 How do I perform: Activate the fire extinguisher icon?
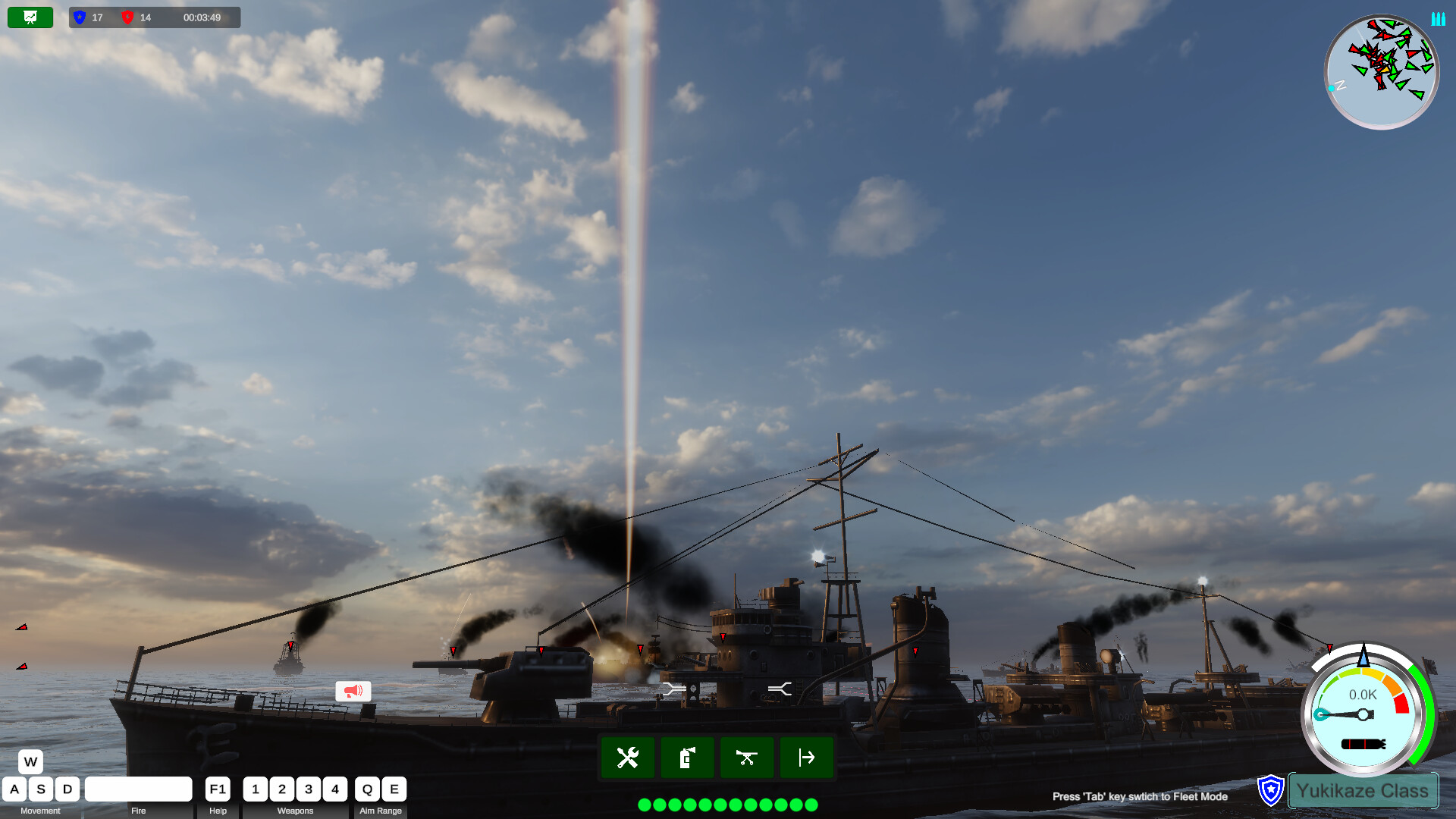687,757
